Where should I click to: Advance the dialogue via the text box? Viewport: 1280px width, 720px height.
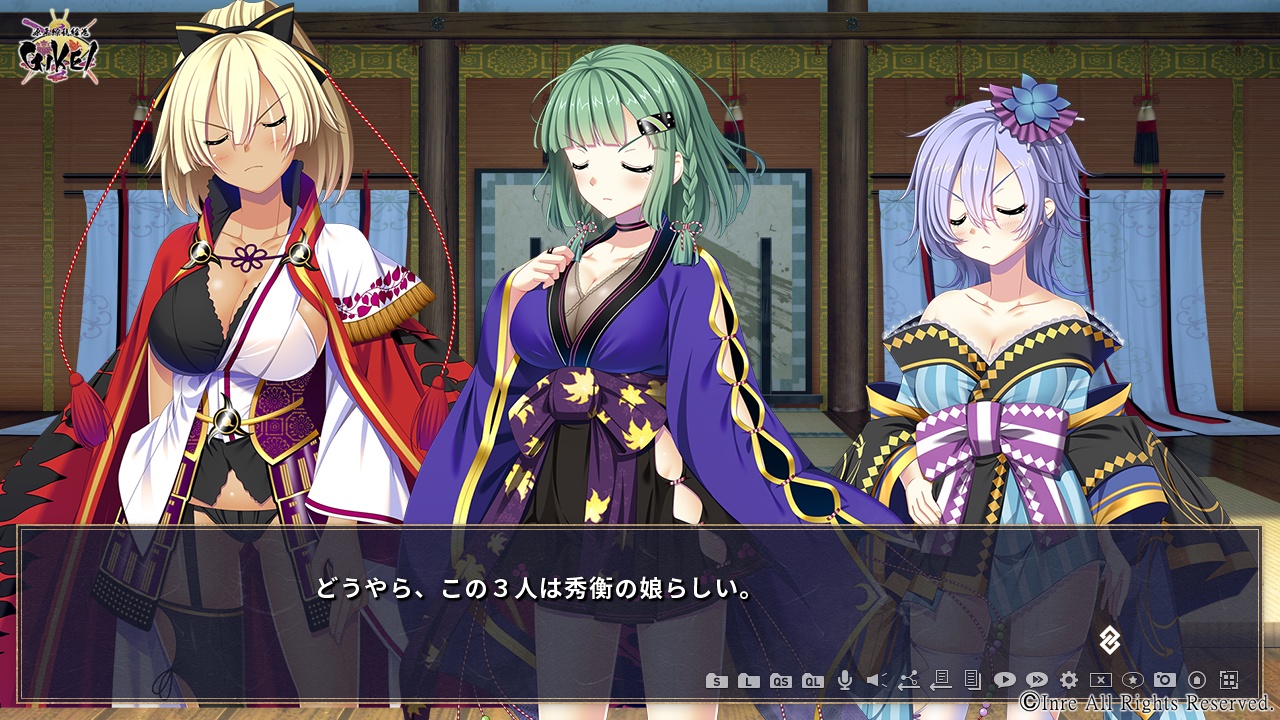point(640,600)
